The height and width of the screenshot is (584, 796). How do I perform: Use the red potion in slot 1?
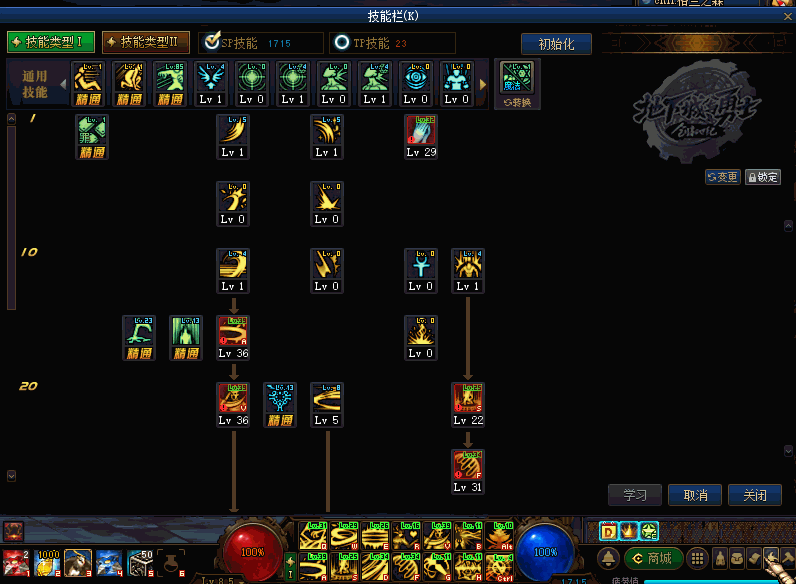coord(15,565)
